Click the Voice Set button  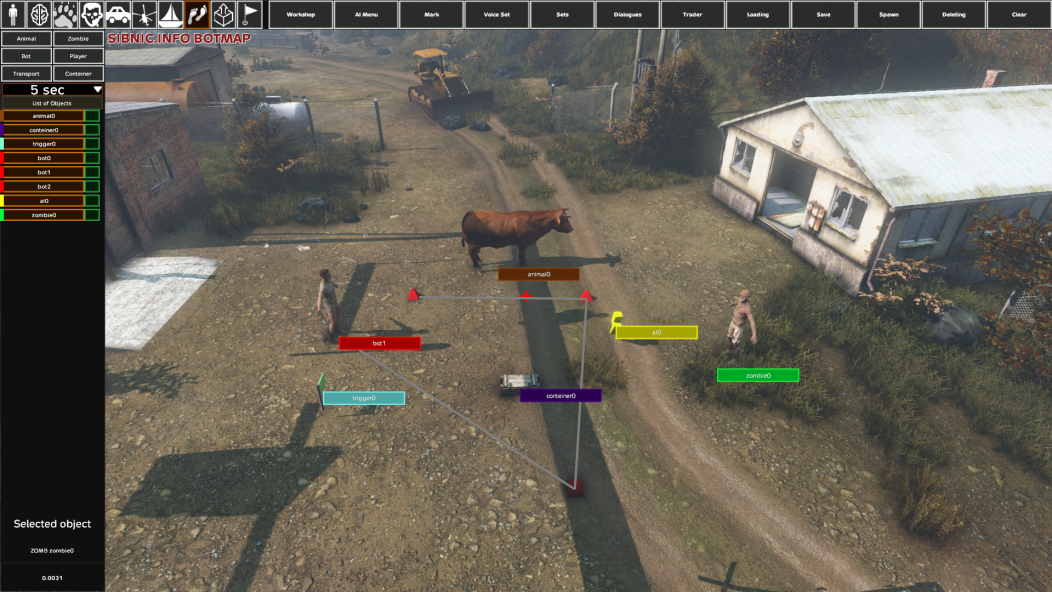click(x=497, y=15)
